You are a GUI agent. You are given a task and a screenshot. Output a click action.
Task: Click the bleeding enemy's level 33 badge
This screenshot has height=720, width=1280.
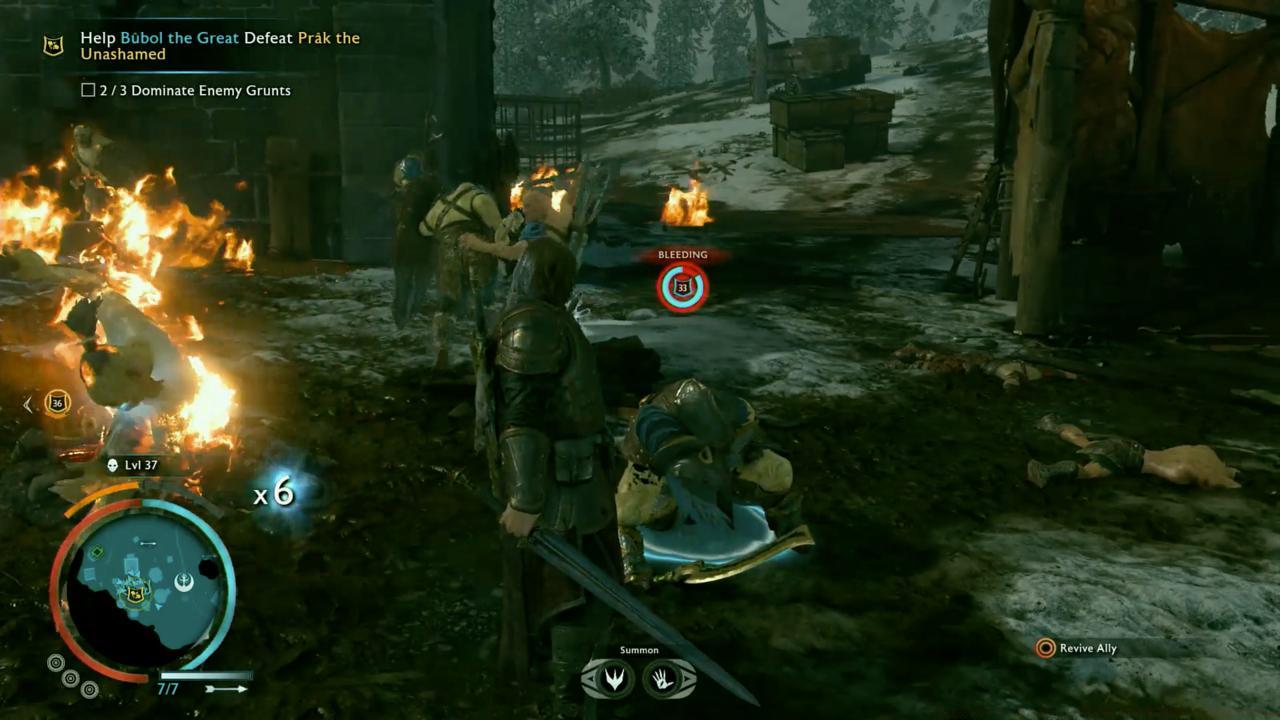pyautogui.click(x=682, y=286)
